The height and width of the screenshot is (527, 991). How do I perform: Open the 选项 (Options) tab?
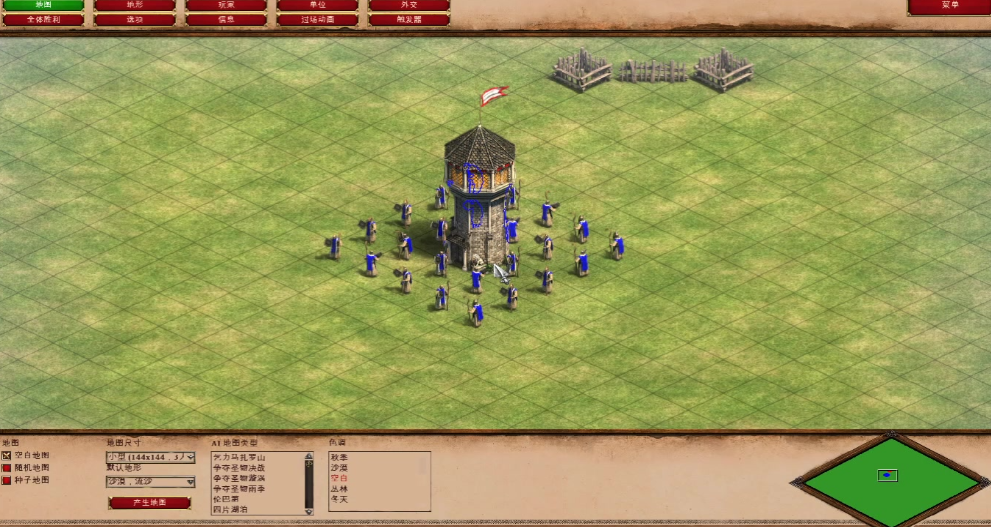tap(134, 19)
